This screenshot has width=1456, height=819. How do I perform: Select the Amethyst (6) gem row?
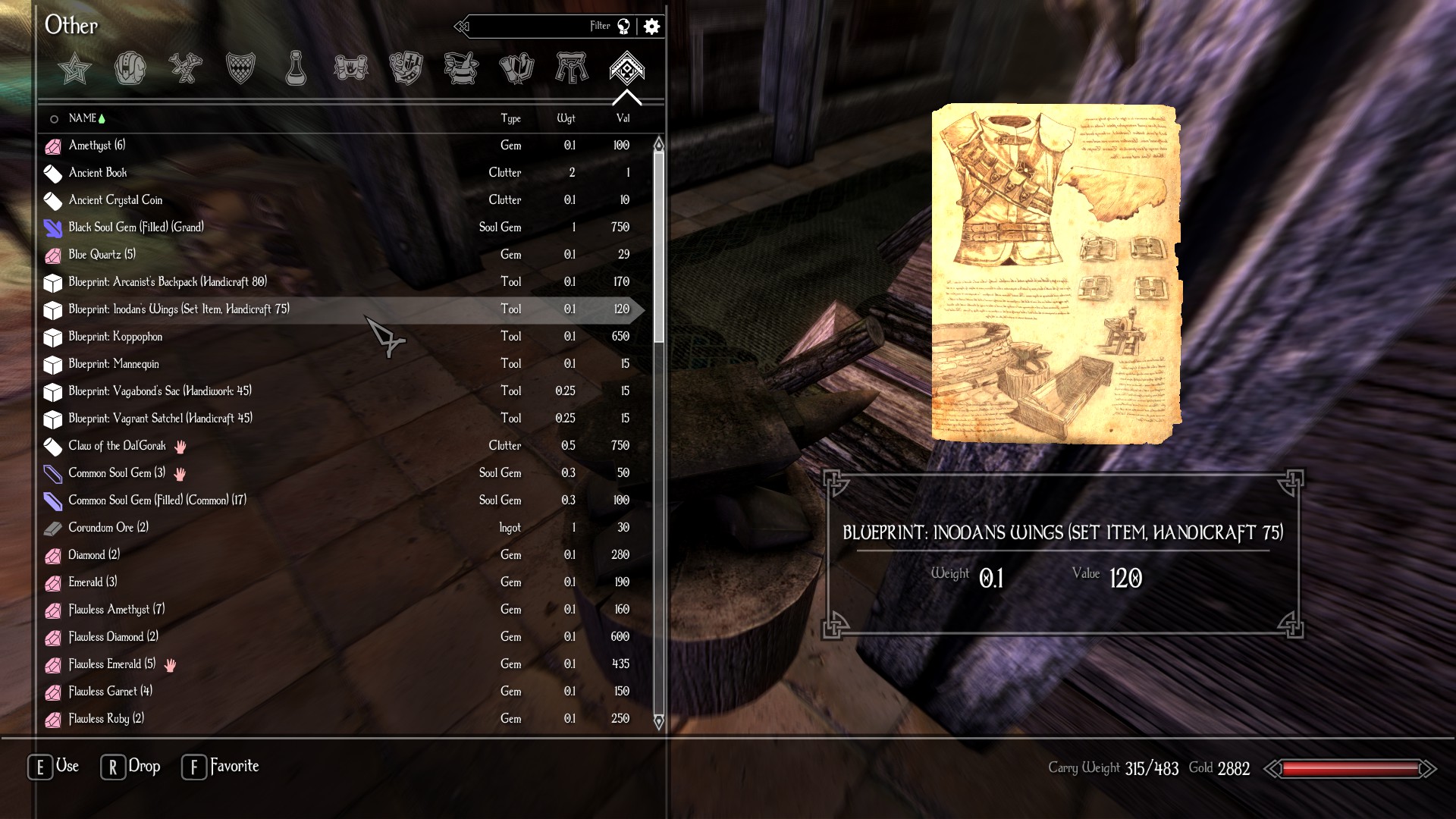(97, 146)
